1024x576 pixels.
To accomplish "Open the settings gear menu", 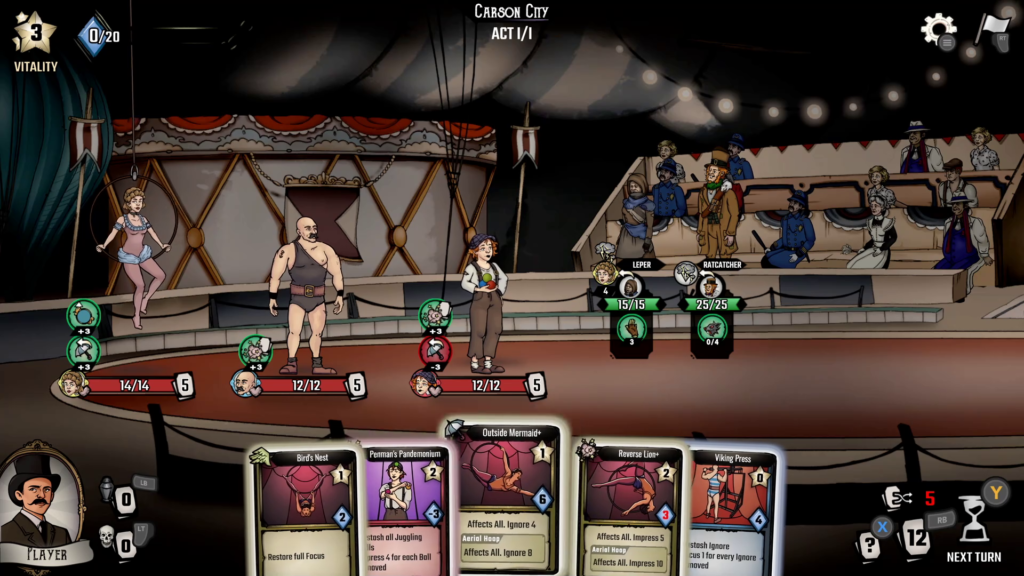I will pyautogui.click(x=938, y=29).
